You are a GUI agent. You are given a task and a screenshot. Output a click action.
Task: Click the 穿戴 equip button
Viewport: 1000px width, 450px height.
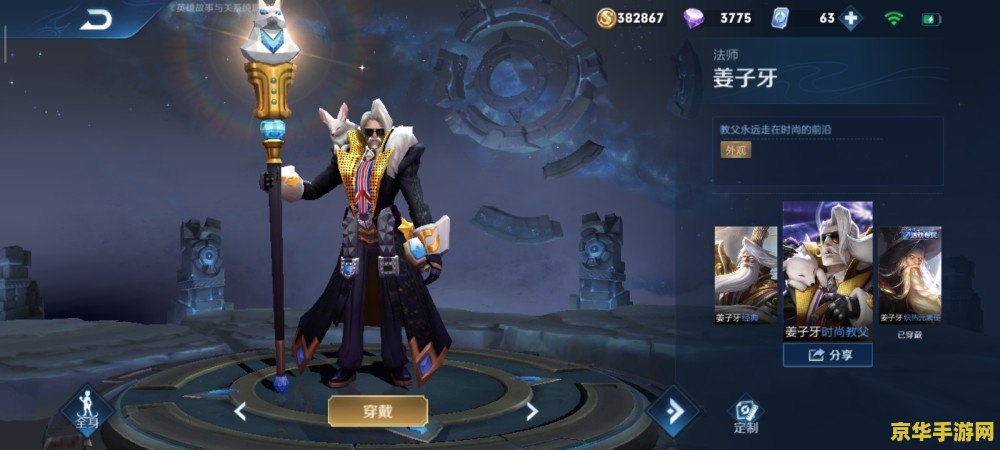click(x=378, y=410)
